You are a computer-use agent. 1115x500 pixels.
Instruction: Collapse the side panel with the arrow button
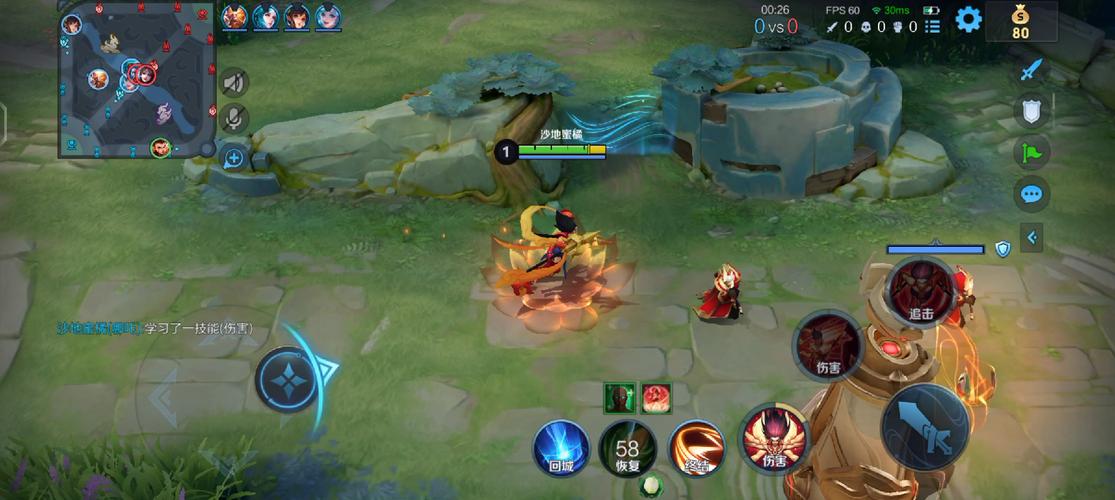click(1031, 238)
